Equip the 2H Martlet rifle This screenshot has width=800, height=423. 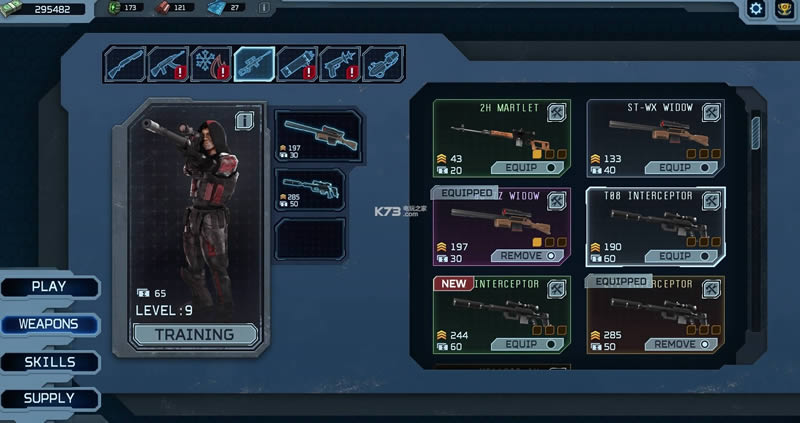(x=530, y=167)
